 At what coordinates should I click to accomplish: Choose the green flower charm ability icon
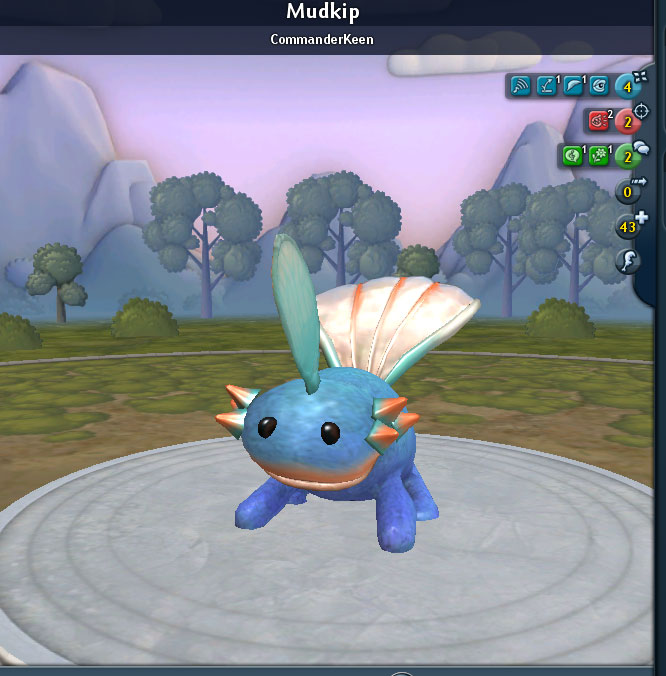(x=598, y=156)
